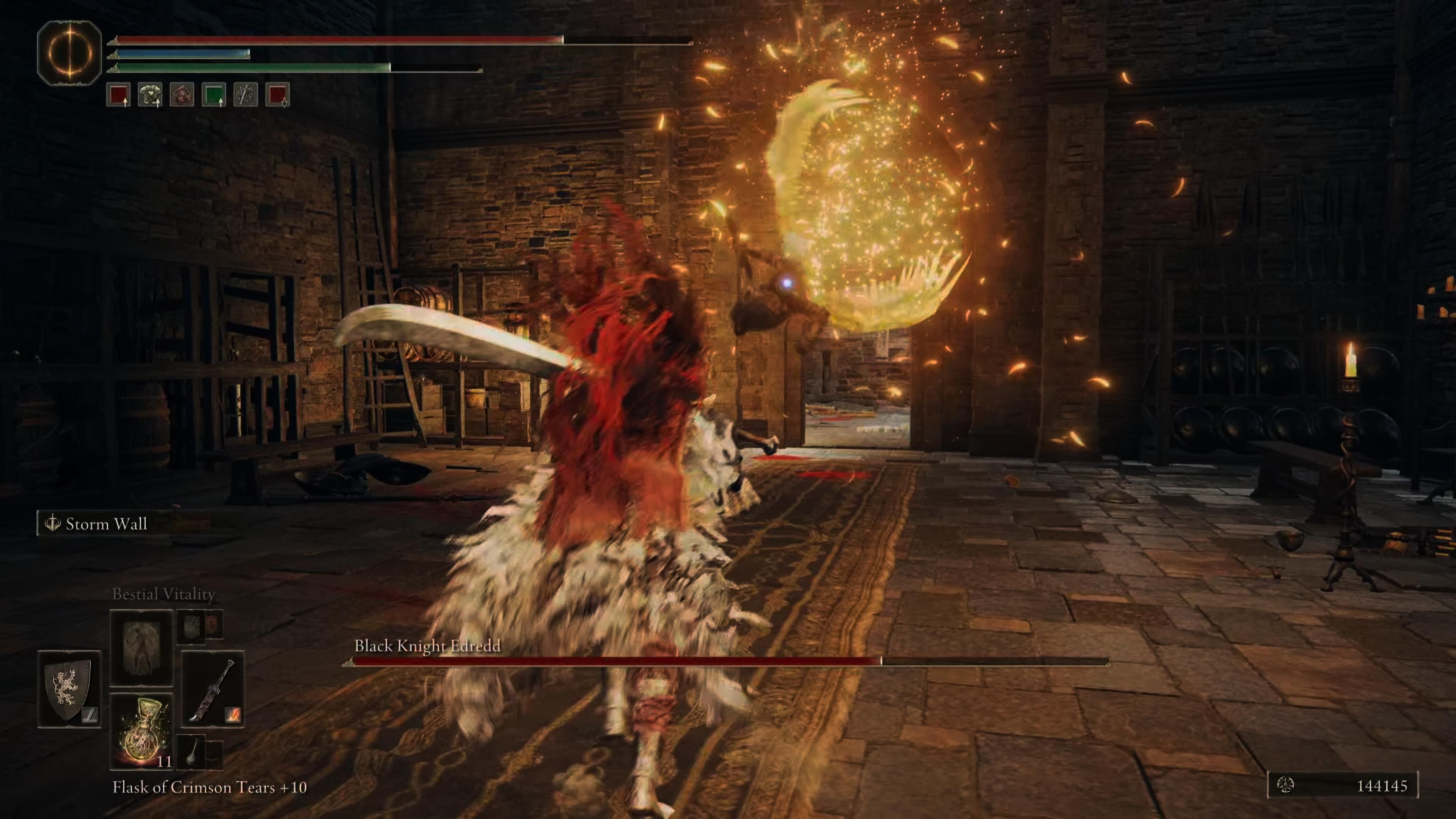The height and width of the screenshot is (819, 1456).
Task: Choose the lion-crest shield slot
Action: click(x=69, y=689)
